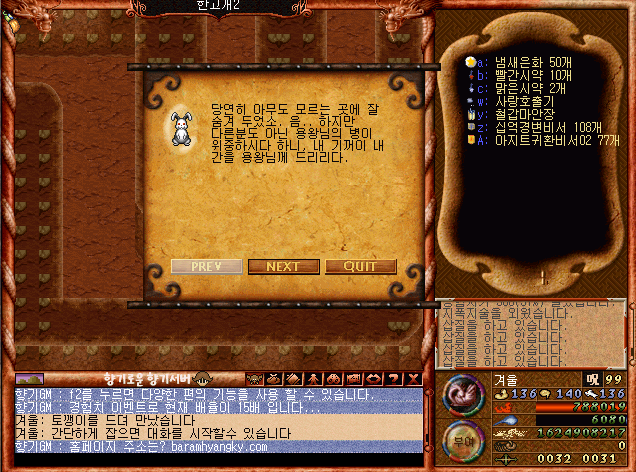Open the pouch bag toolbar icon
Screen dimensions: 636x472
[274, 378]
